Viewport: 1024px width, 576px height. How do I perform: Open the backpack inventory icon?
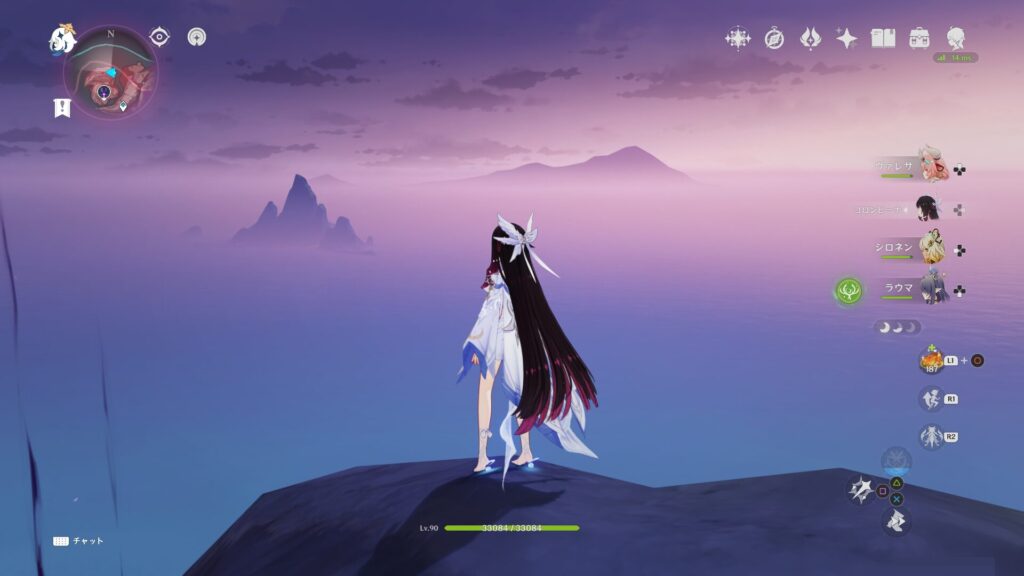point(919,38)
